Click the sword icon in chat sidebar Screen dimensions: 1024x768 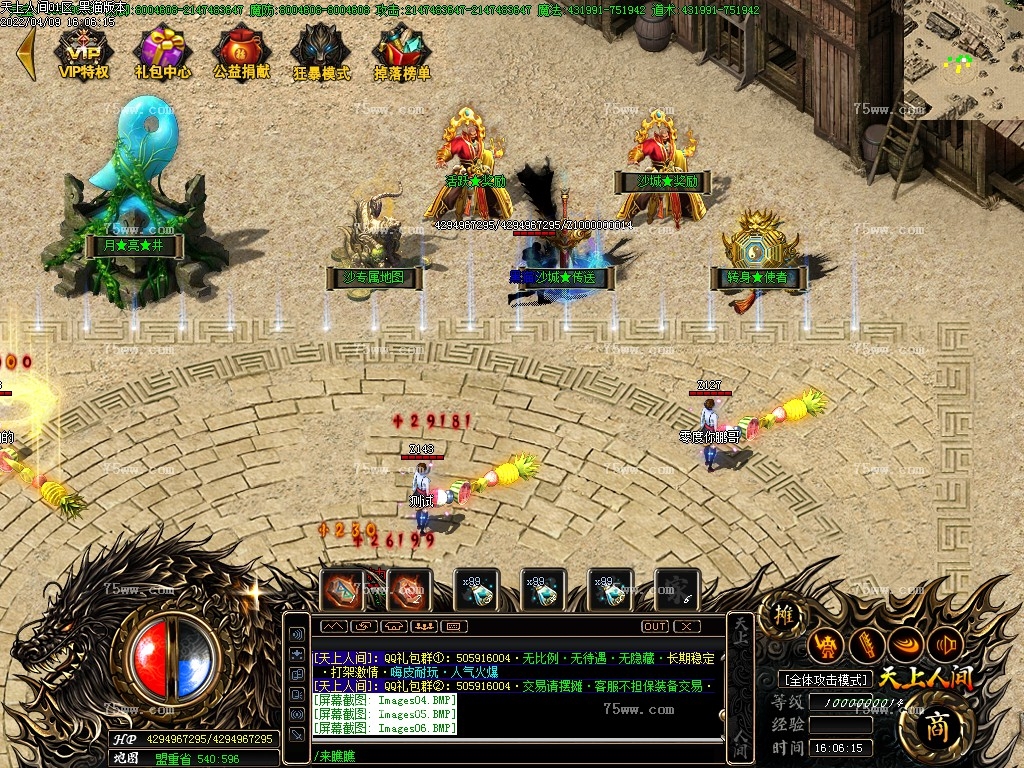coord(297,734)
